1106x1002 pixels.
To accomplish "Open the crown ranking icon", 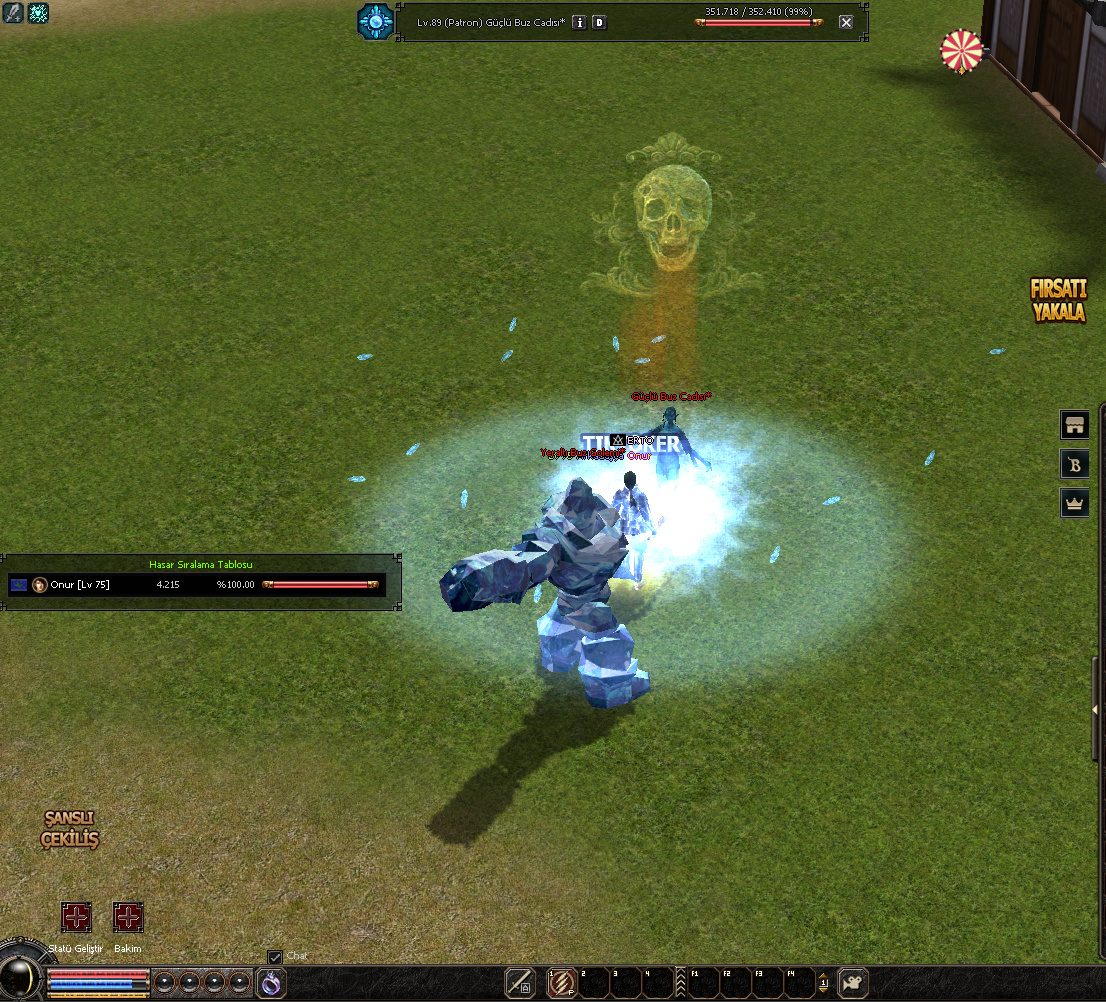I will [x=1075, y=502].
